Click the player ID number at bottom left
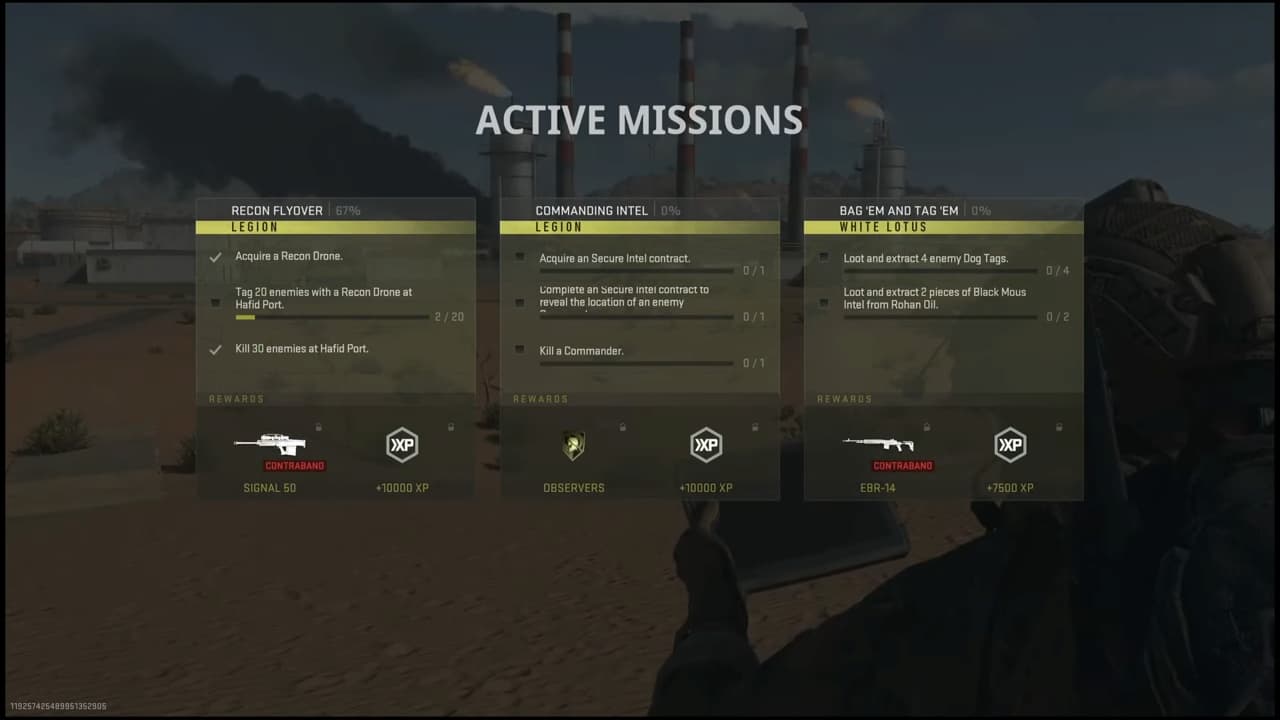The image size is (1280, 720). click(60, 703)
